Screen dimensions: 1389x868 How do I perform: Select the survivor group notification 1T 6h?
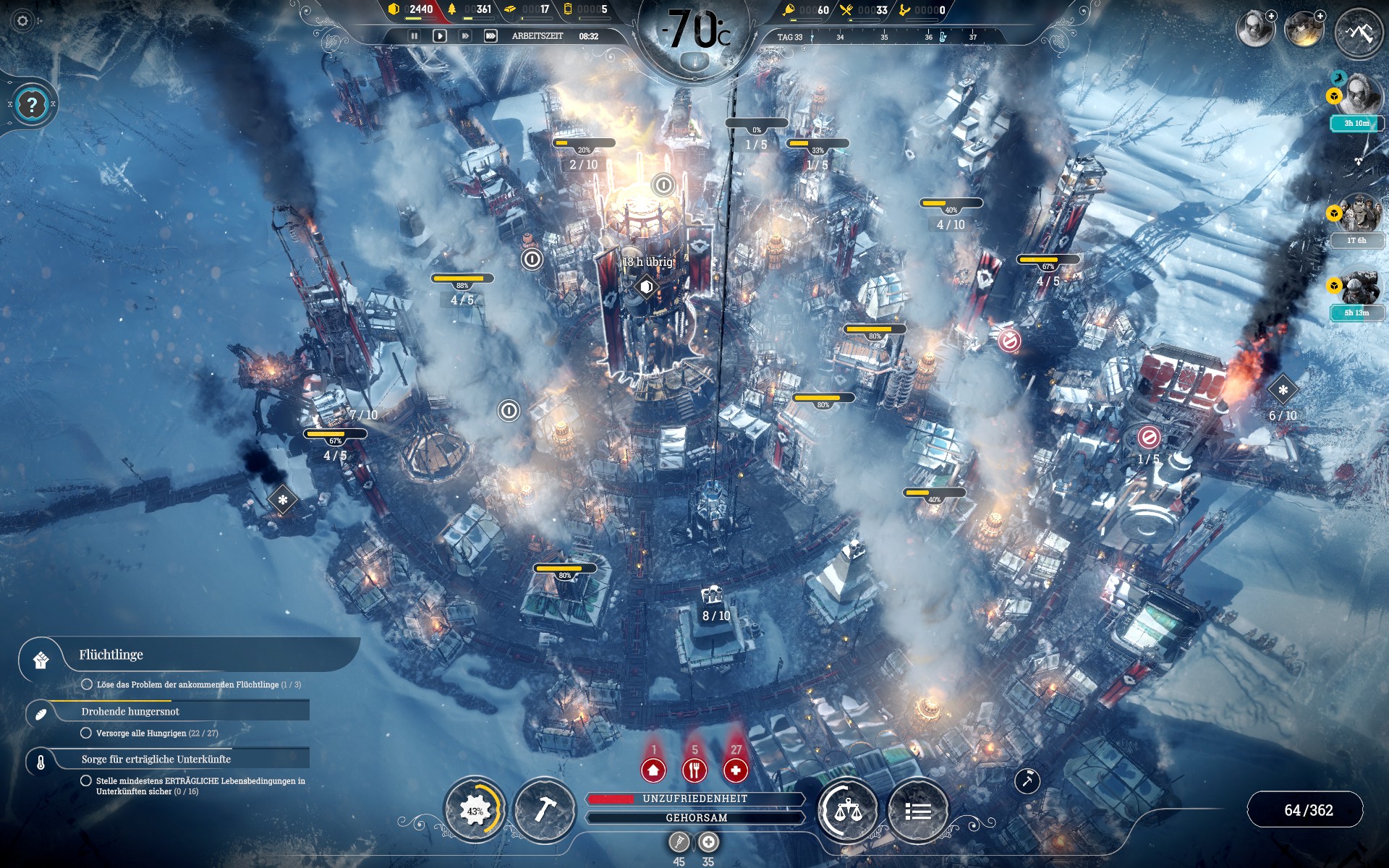coord(1357,218)
